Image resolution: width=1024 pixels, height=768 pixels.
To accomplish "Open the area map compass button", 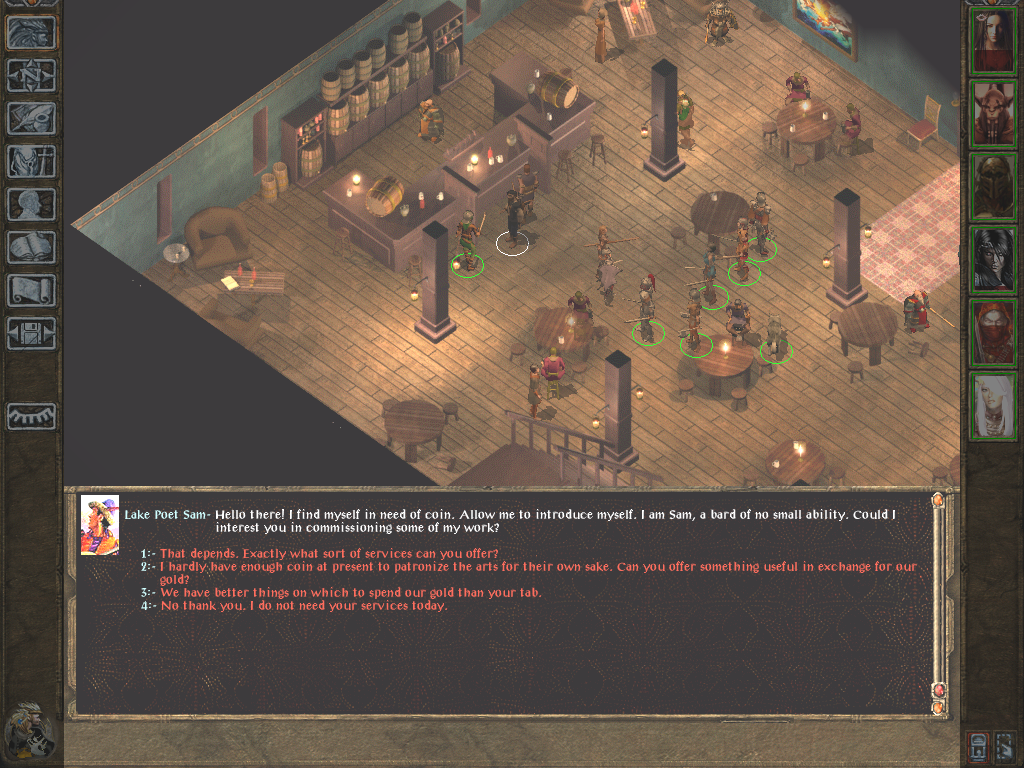I will pos(31,76).
